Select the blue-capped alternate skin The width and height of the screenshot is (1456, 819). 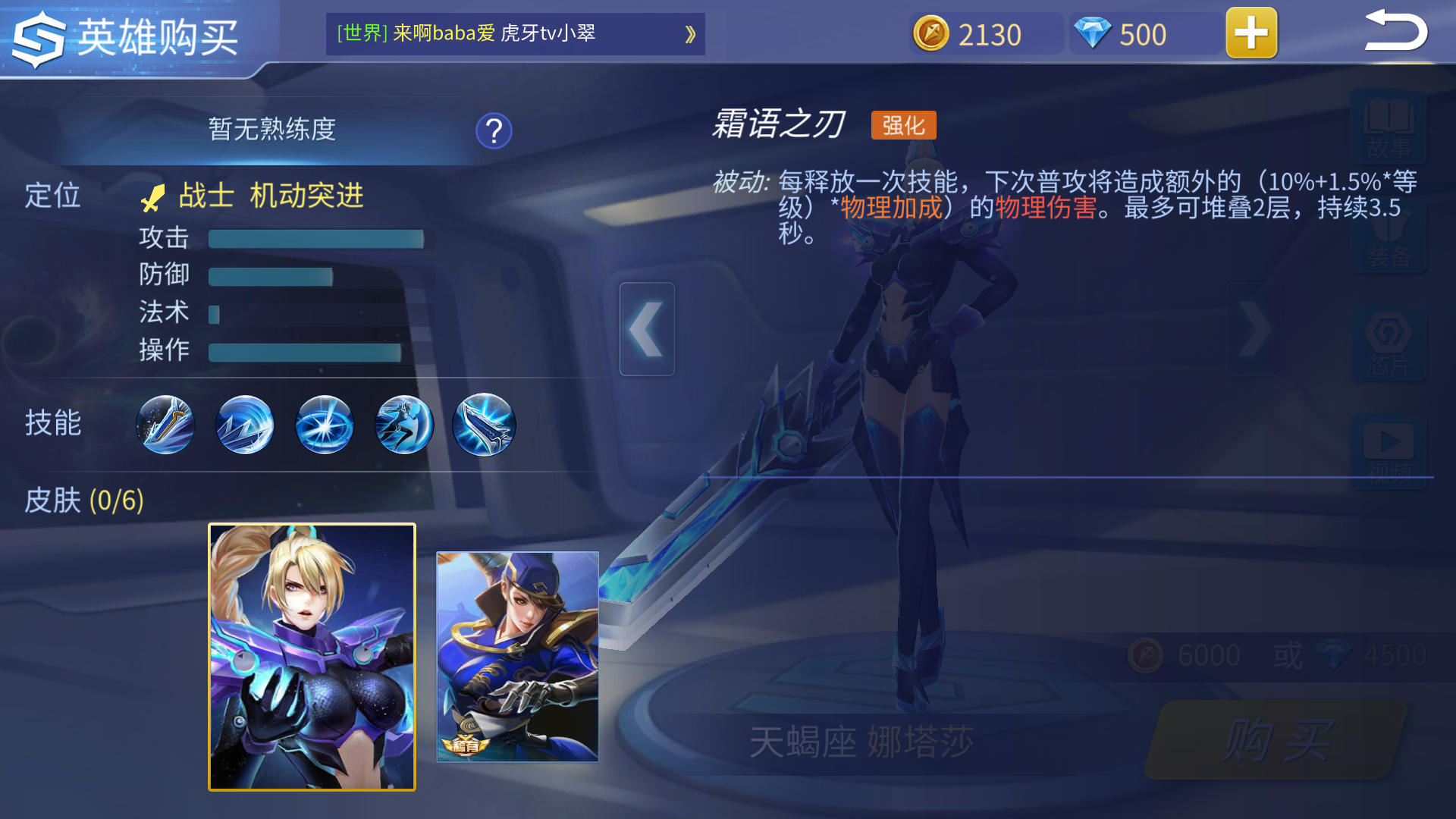[x=517, y=656]
